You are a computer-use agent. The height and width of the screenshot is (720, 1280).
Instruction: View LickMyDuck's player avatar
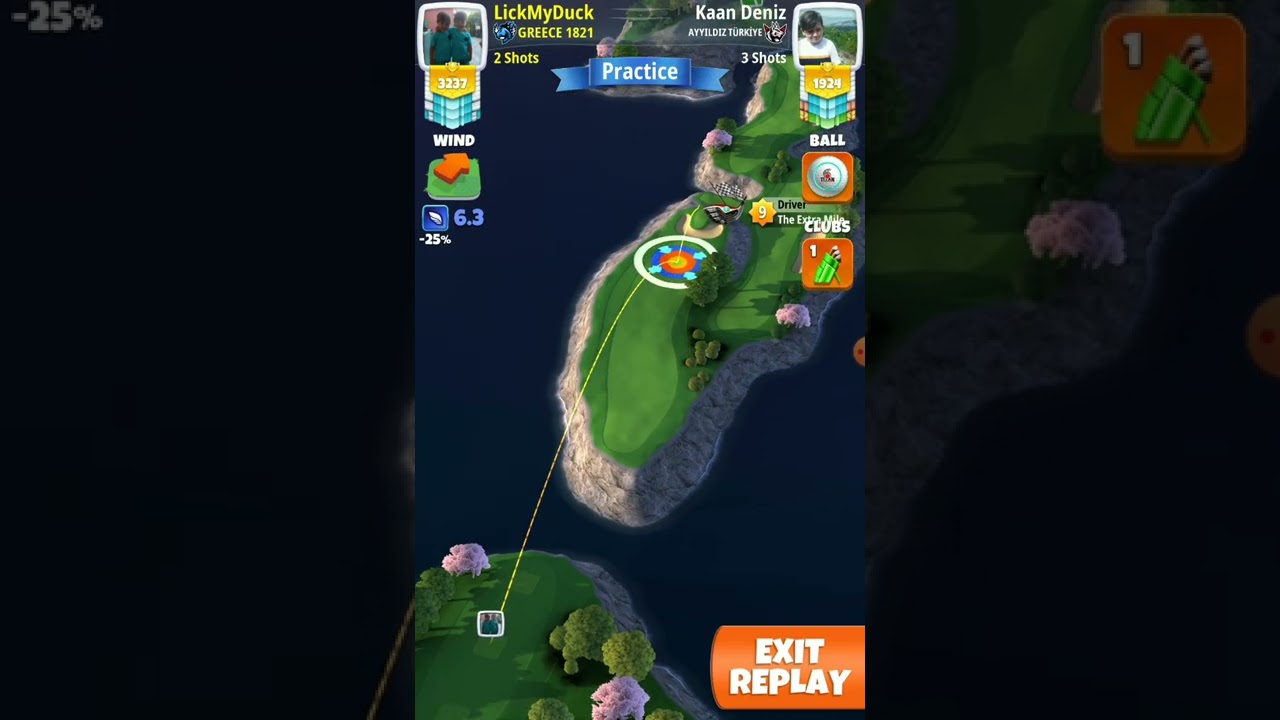pyautogui.click(x=452, y=36)
